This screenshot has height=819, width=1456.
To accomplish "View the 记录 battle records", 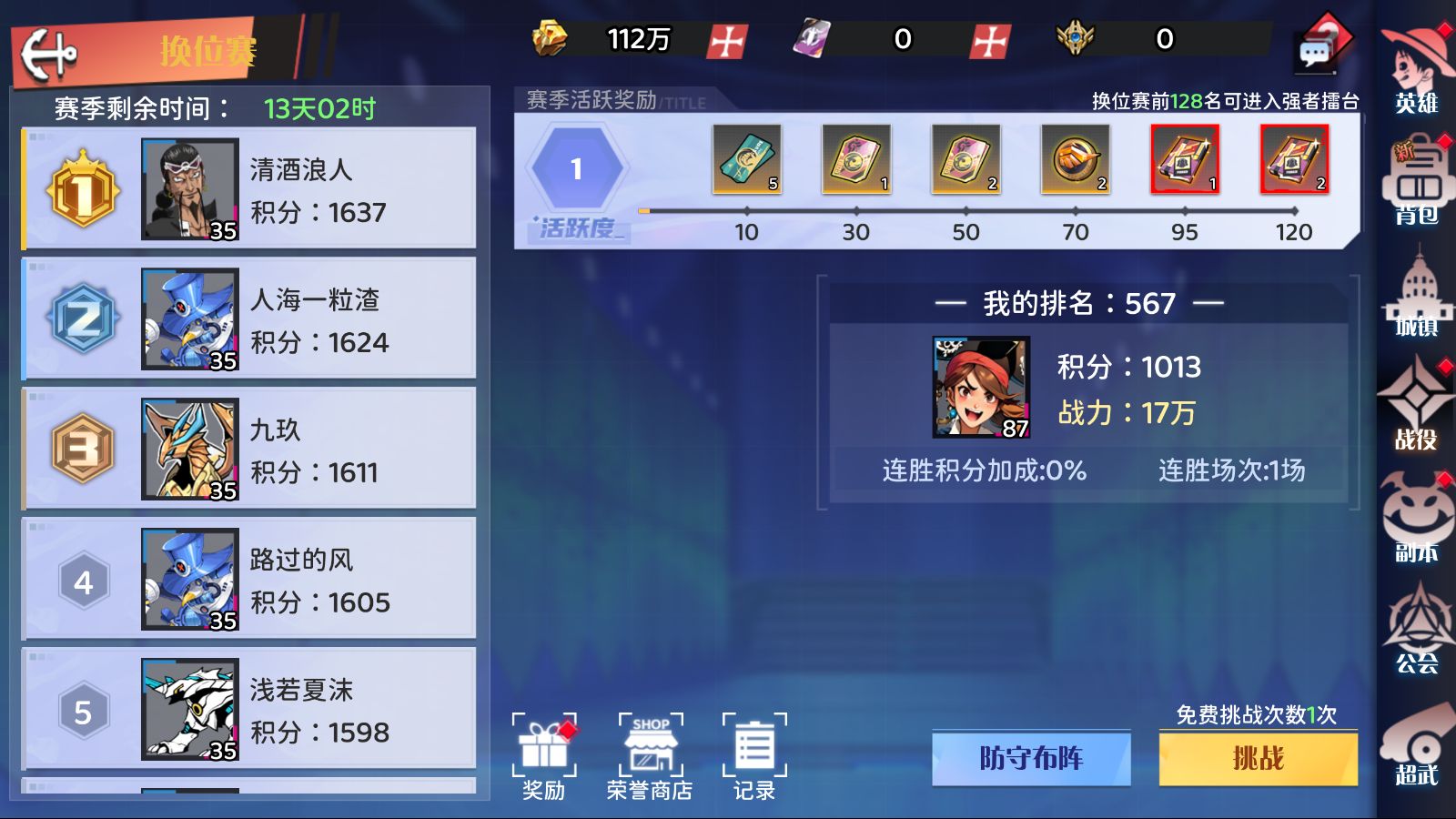I will pos(754,756).
